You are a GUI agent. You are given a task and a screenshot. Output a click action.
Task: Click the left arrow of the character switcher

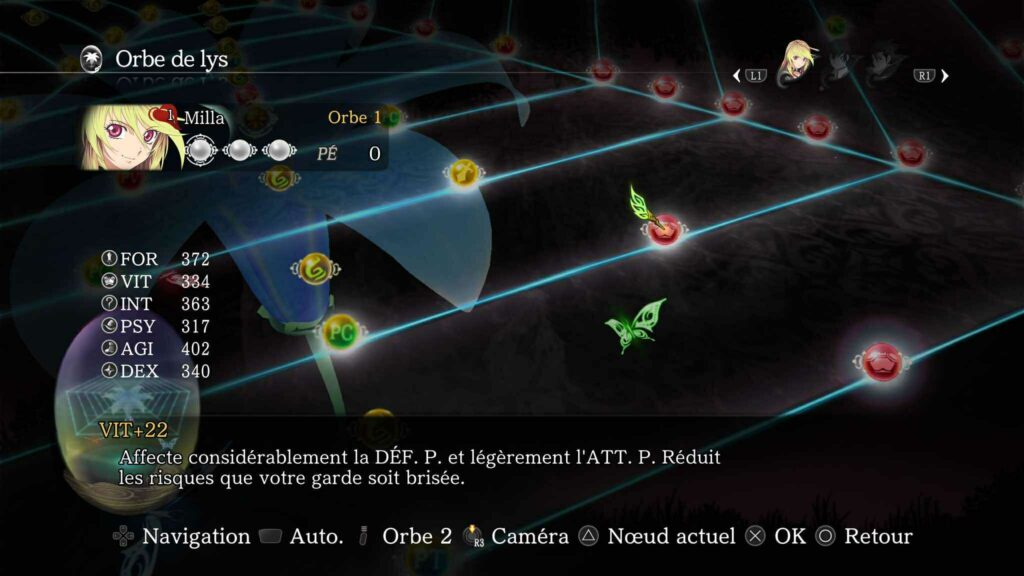737,75
